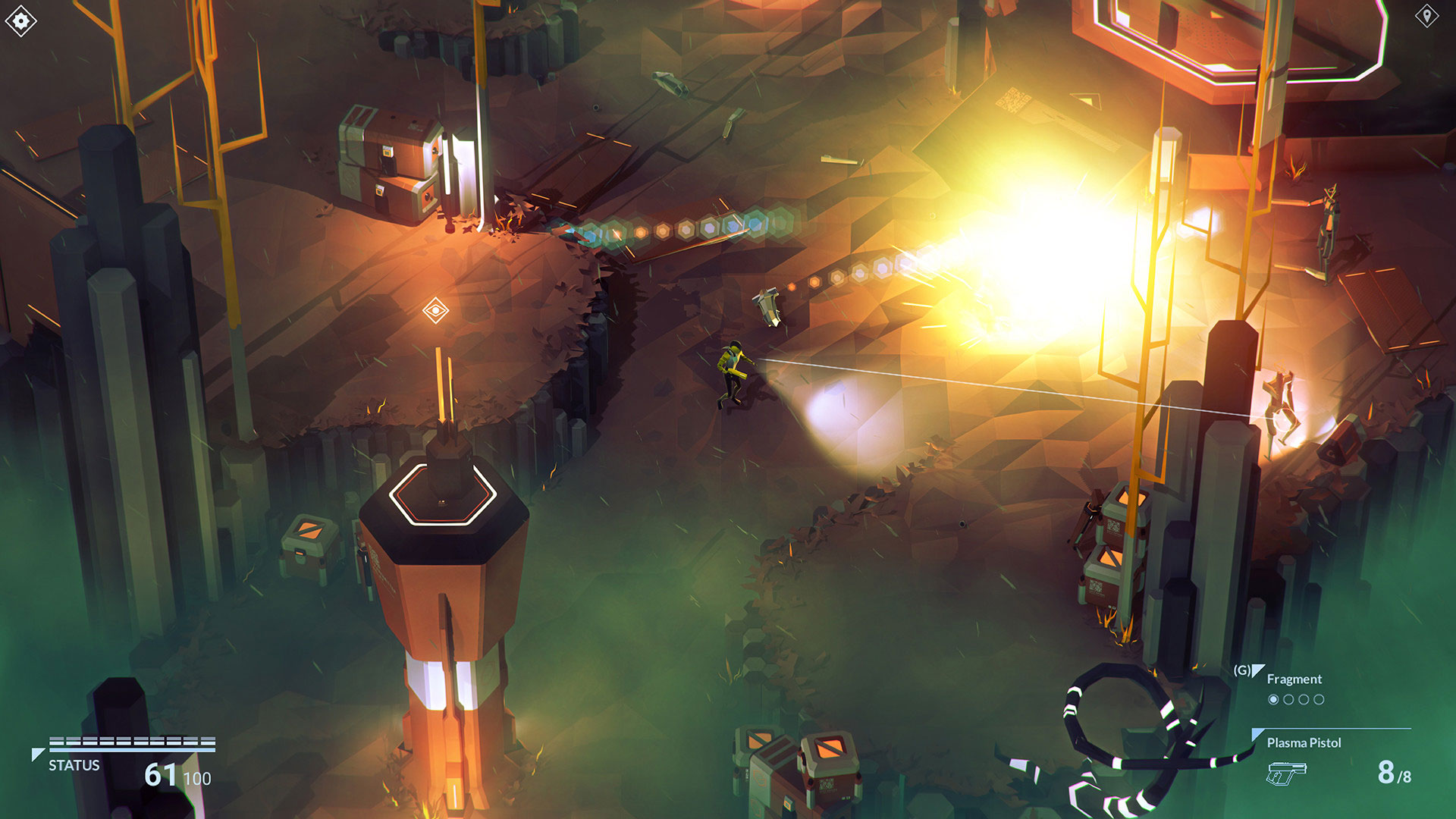Screen dimensions: 1456x819
Task: Click the (G) Fragment corner triangle icon
Action: pyautogui.click(x=1257, y=670)
